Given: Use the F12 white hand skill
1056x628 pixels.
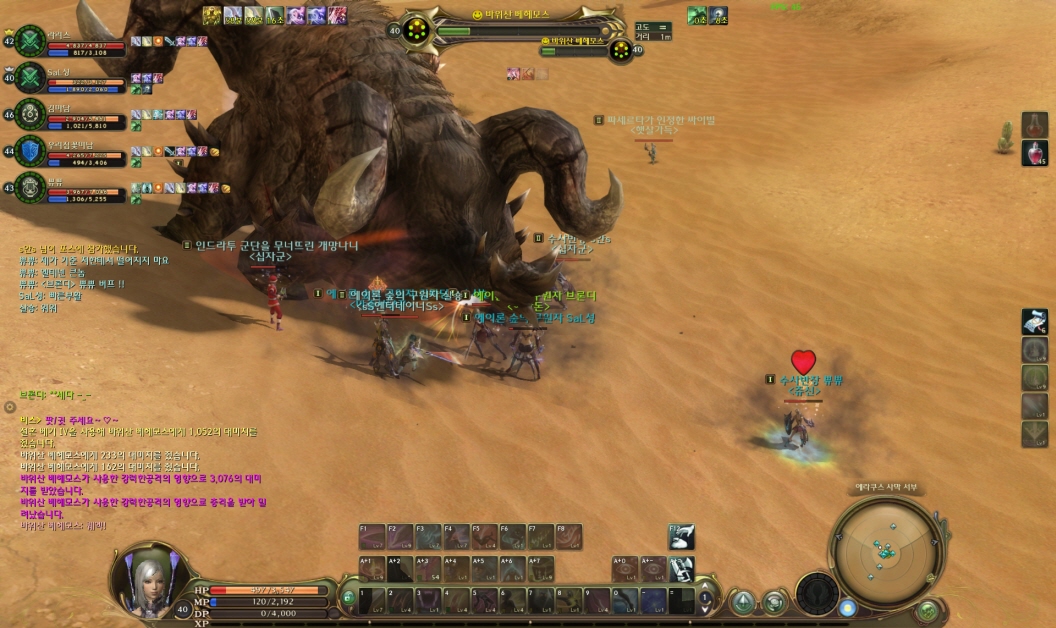Looking at the screenshot, I should coord(681,537).
